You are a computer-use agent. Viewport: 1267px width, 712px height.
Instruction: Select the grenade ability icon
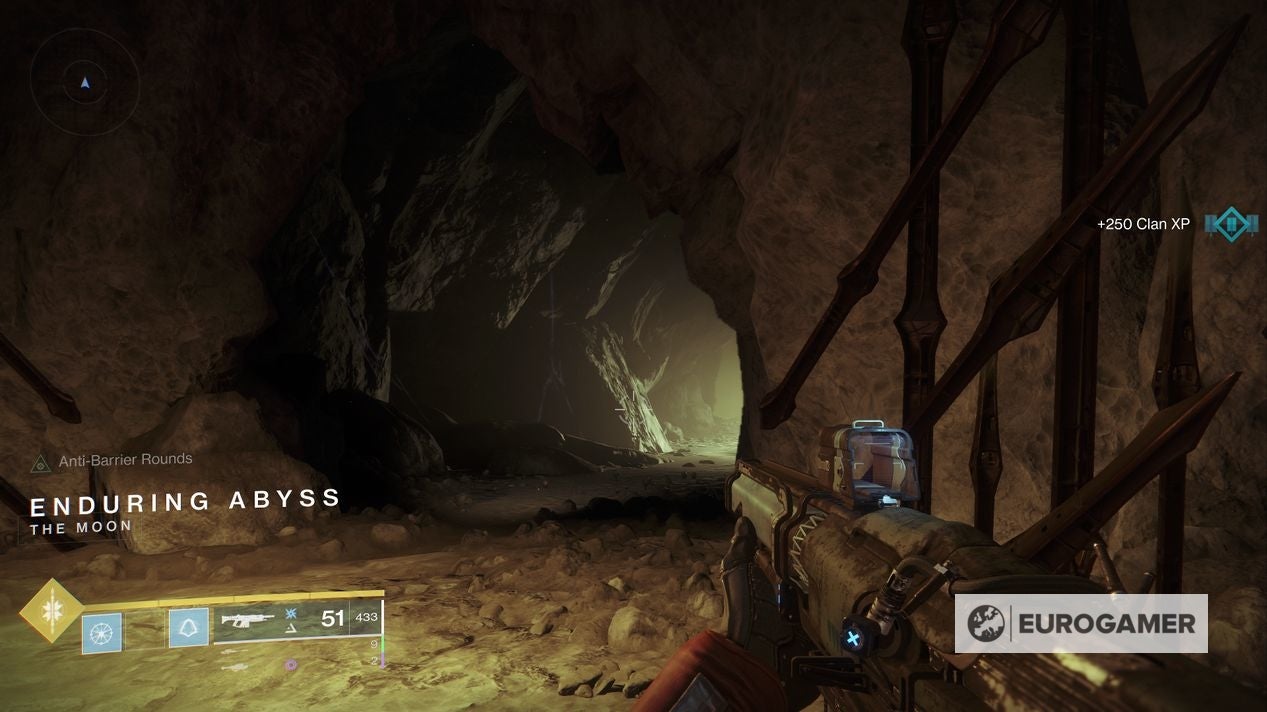(102, 632)
